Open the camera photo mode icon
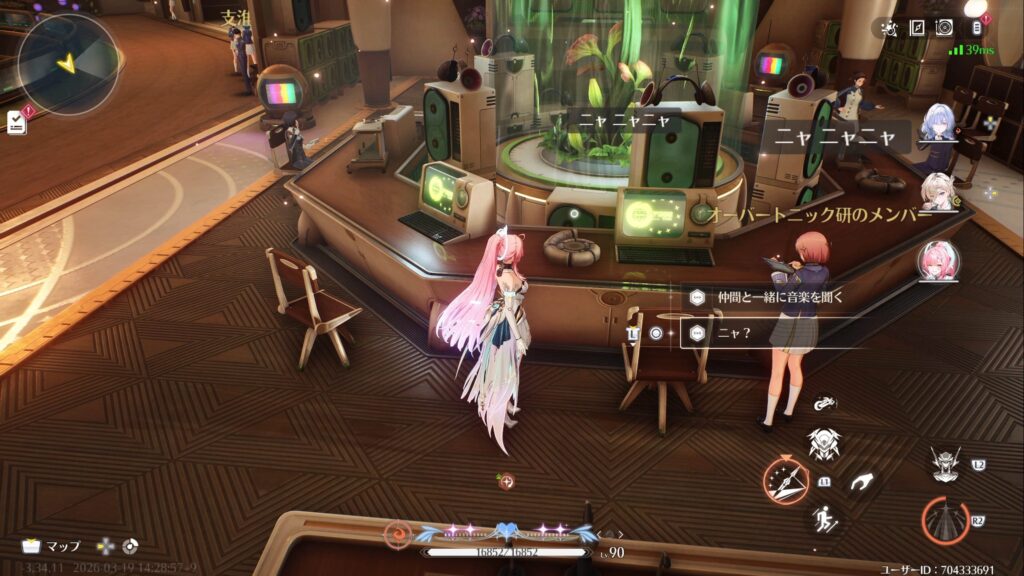Image resolution: width=1024 pixels, height=576 pixels. coord(944,28)
